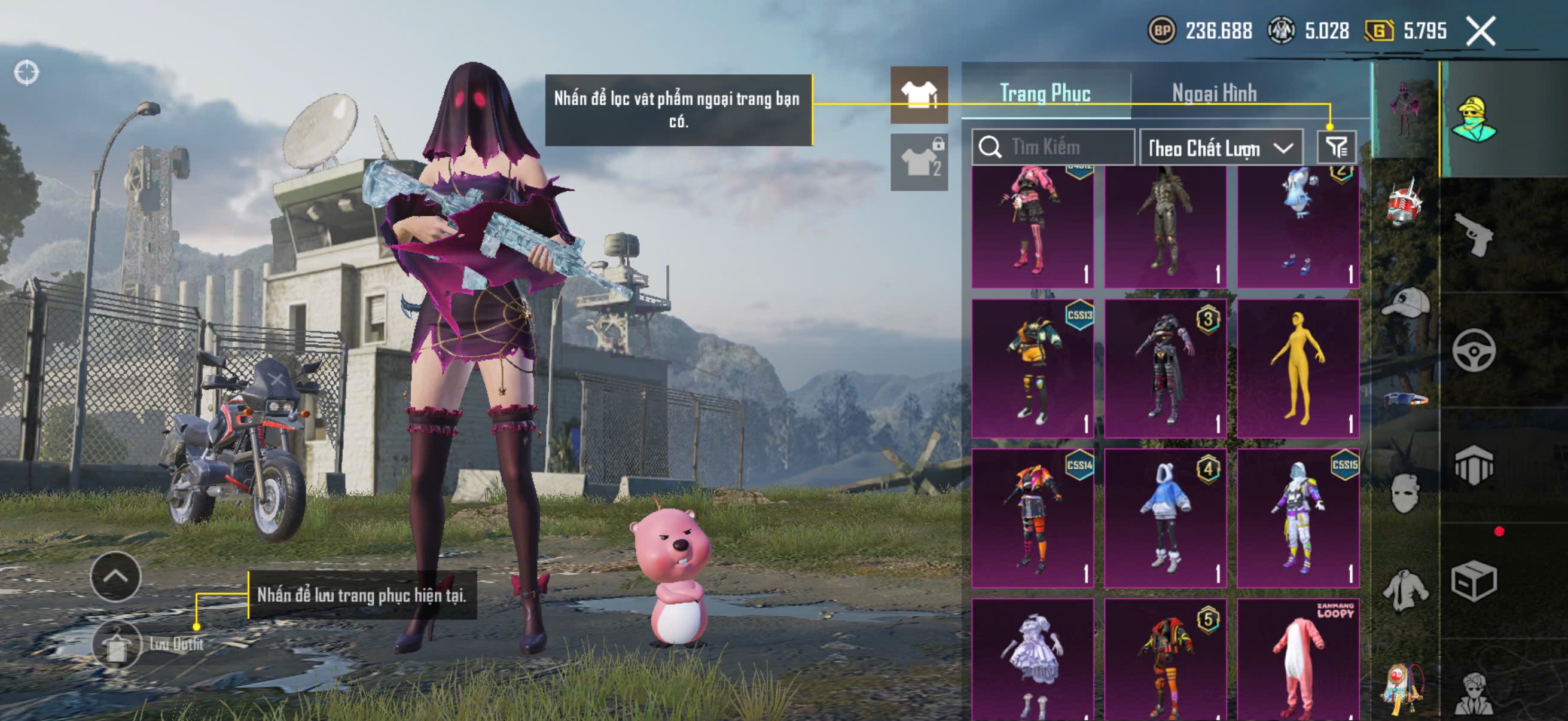Pick the white frilly dress outfit
The image size is (1568, 721).
pyautogui.click(x=1032, y=660)
